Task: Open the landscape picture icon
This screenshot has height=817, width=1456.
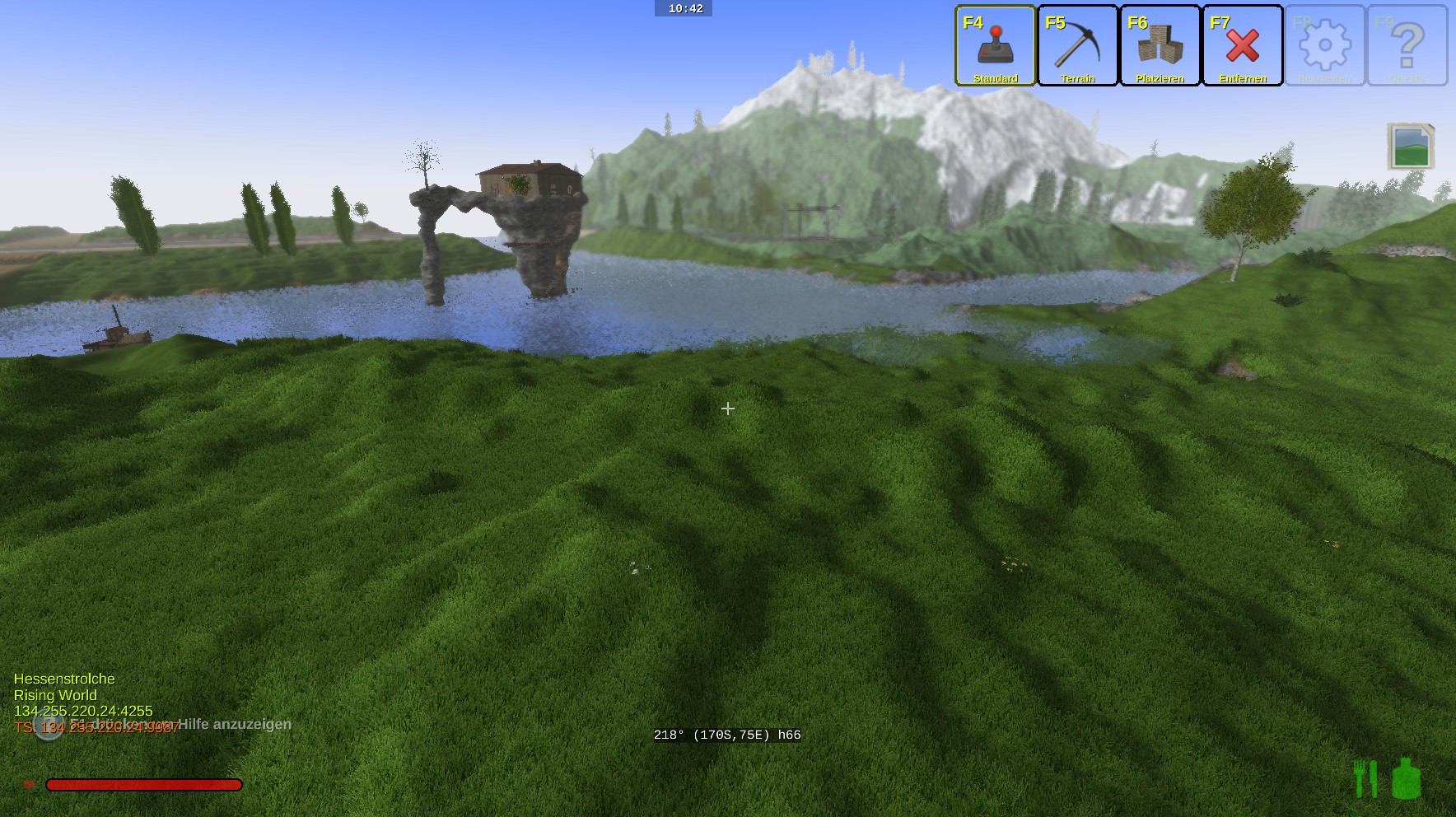Action: point(1411,147)
